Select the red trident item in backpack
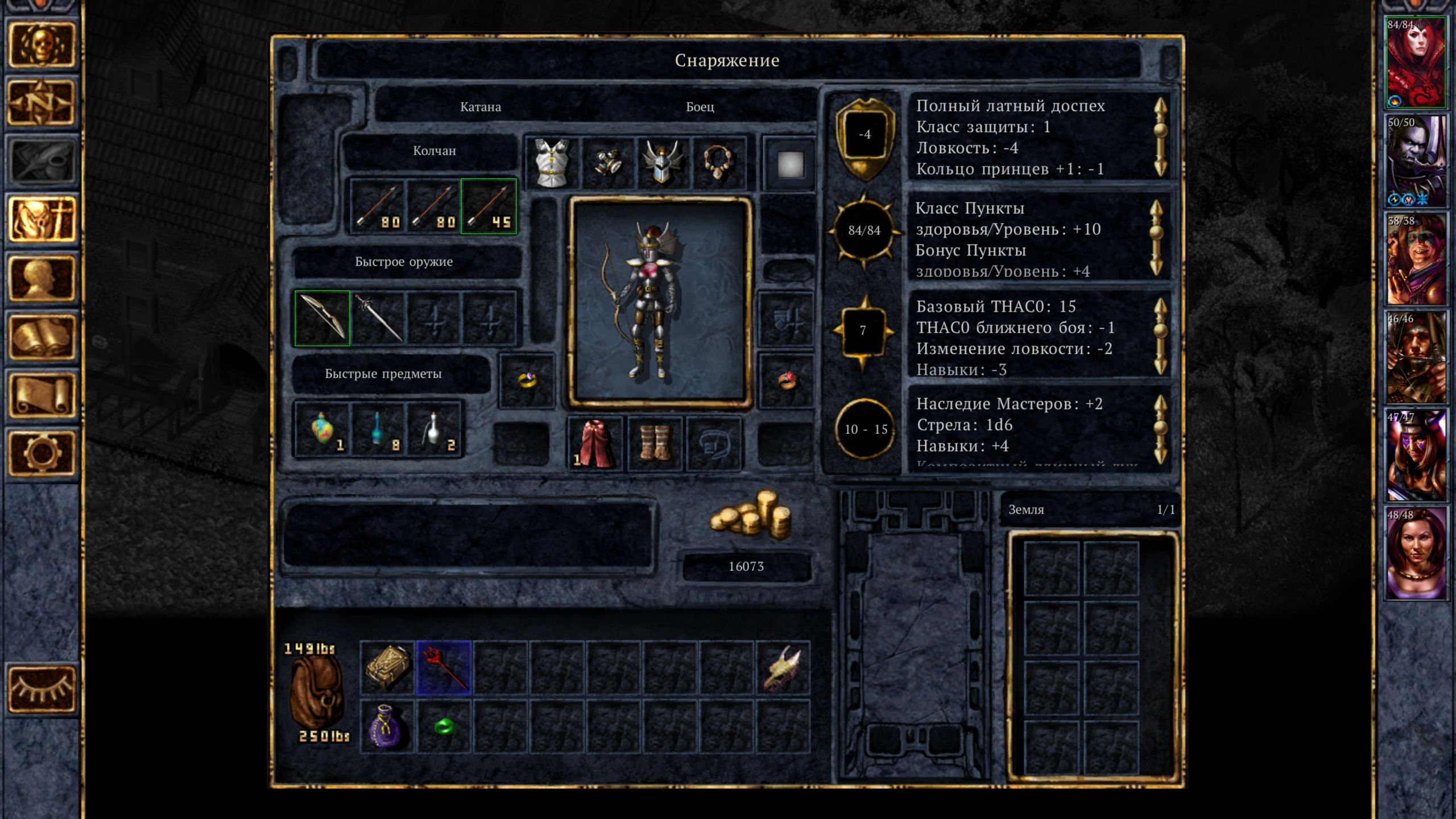This screenshot has height=819, width=1456. [444, 668]
